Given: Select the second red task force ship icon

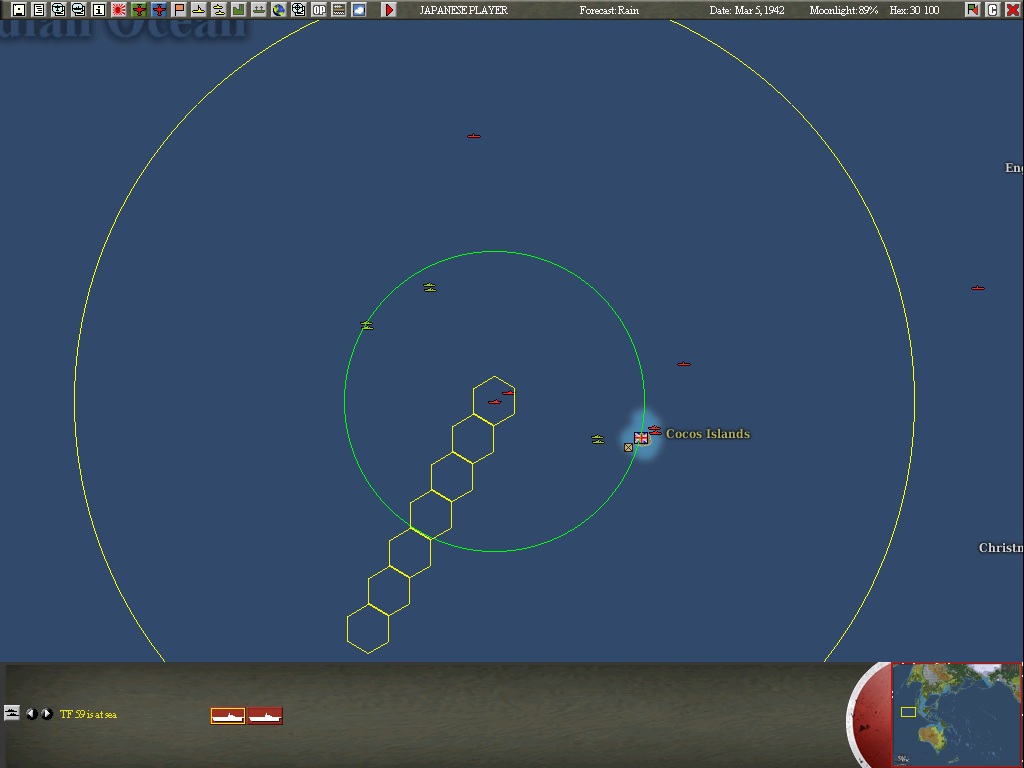Looking at the screenshot, I should (x=265, y=716).
